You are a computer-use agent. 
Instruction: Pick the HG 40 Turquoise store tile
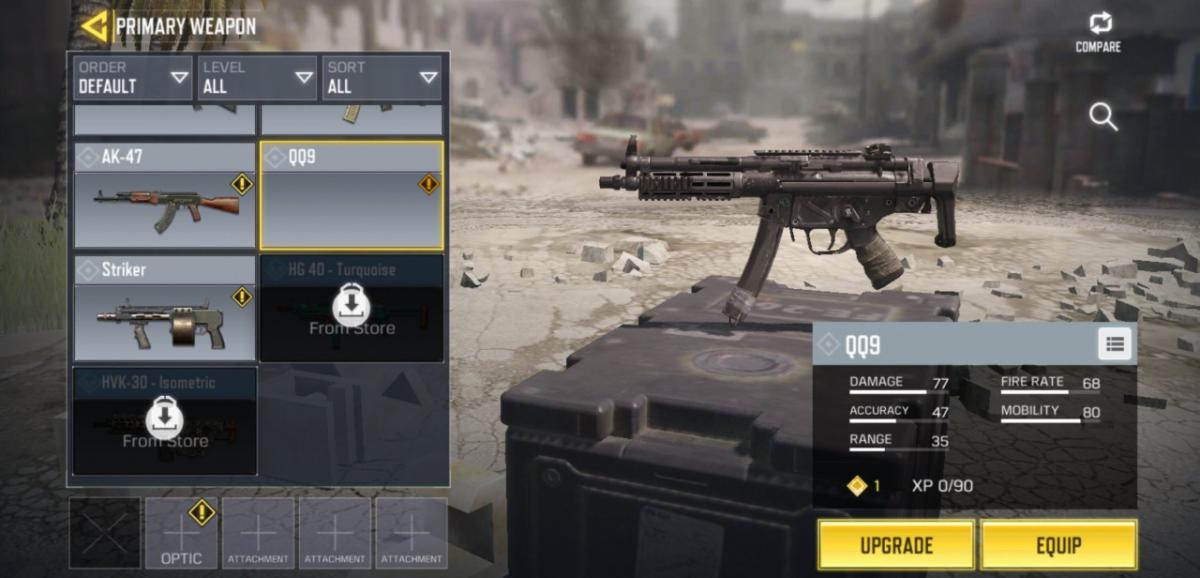tap(352, 308)
